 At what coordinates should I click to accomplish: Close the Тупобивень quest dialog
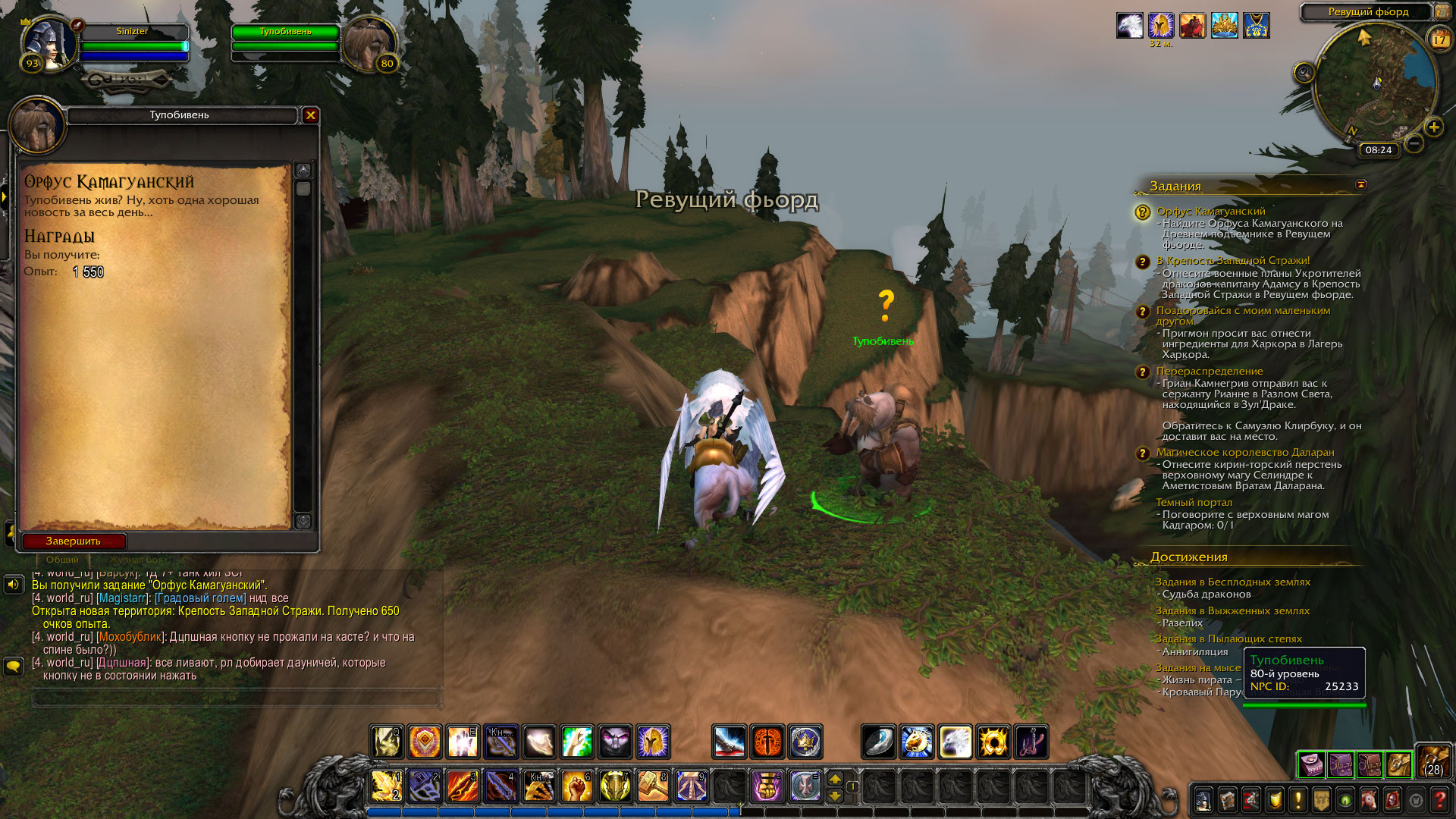click(310, 115)
